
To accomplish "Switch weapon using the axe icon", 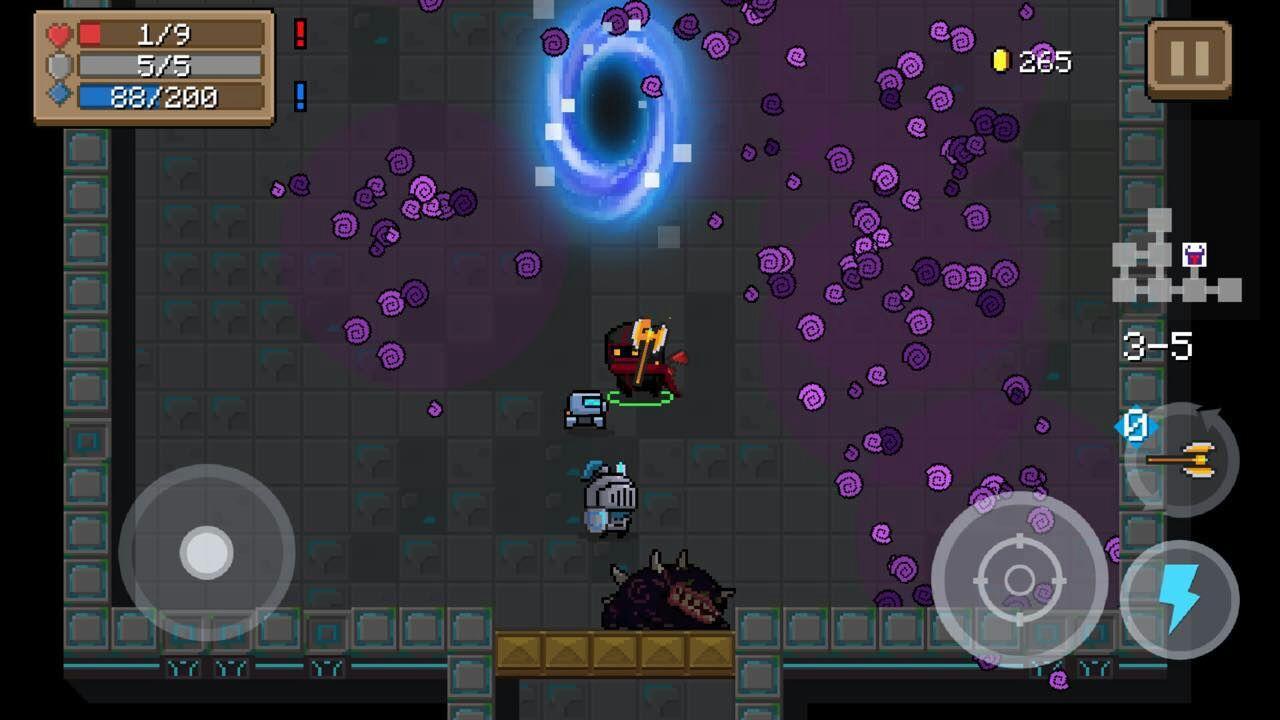I will pos(1182,460).
